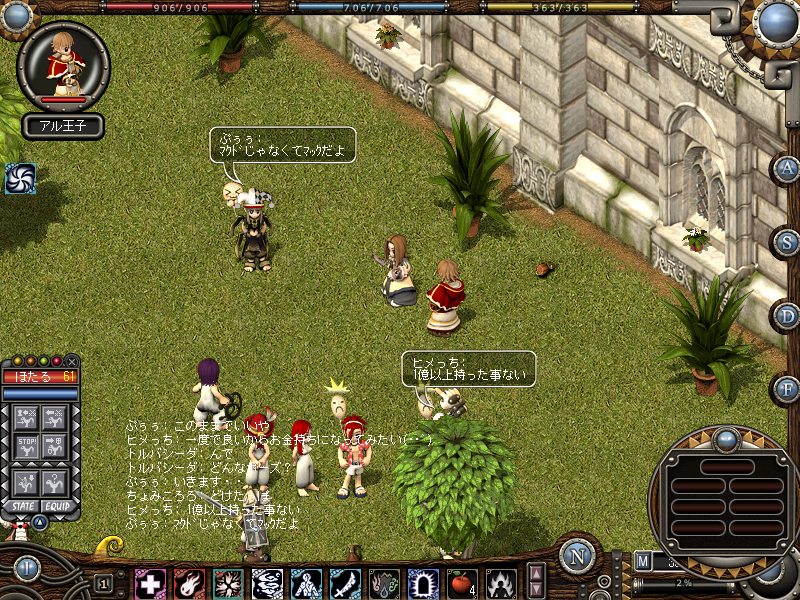Screen dimensions: 800x600
Task: Click the swirl buff status icon
Action: coord(20,178)
